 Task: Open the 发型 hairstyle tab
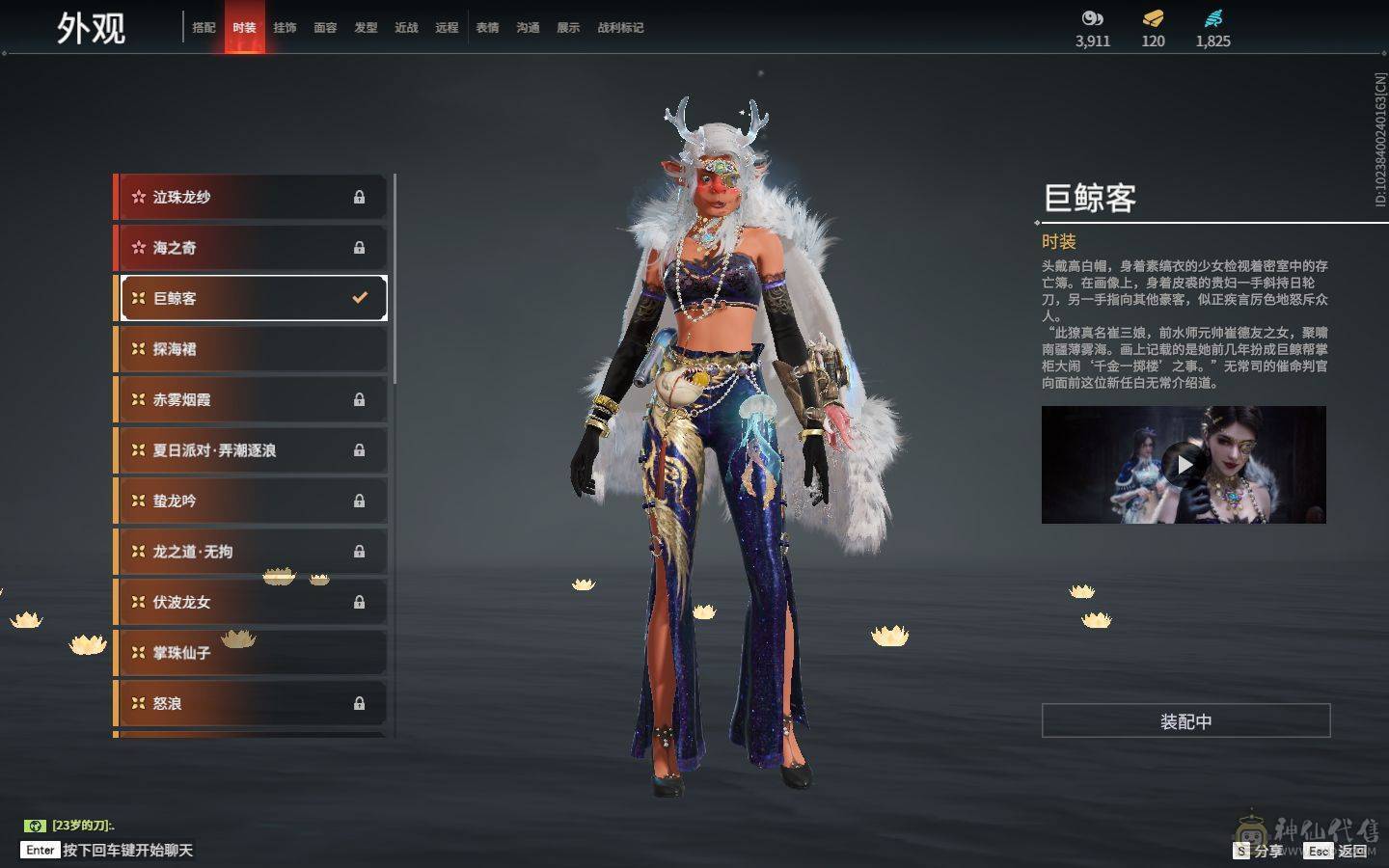coord(366,28)
